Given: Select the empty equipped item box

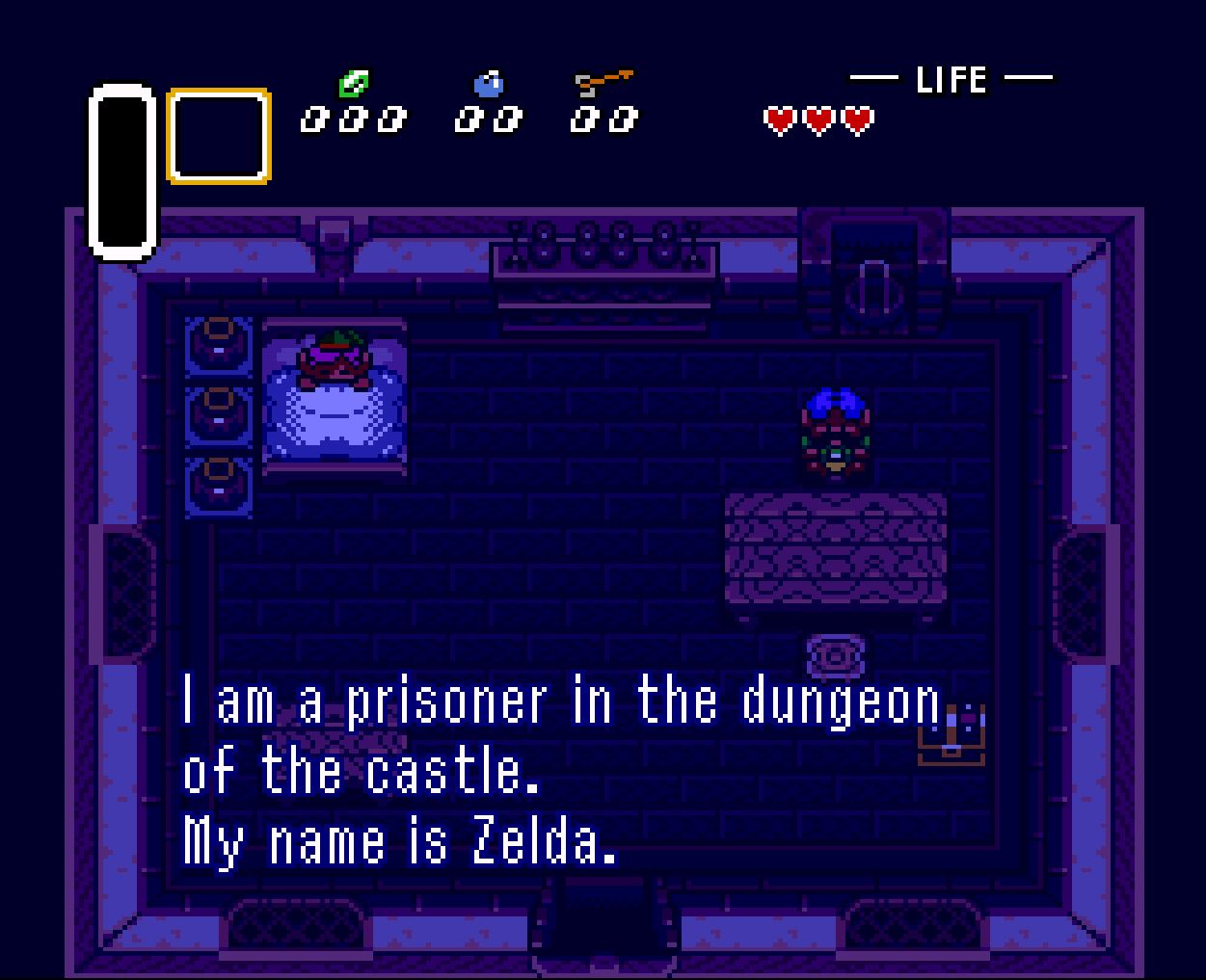Looking at the screenshot, I should point(219,136).
